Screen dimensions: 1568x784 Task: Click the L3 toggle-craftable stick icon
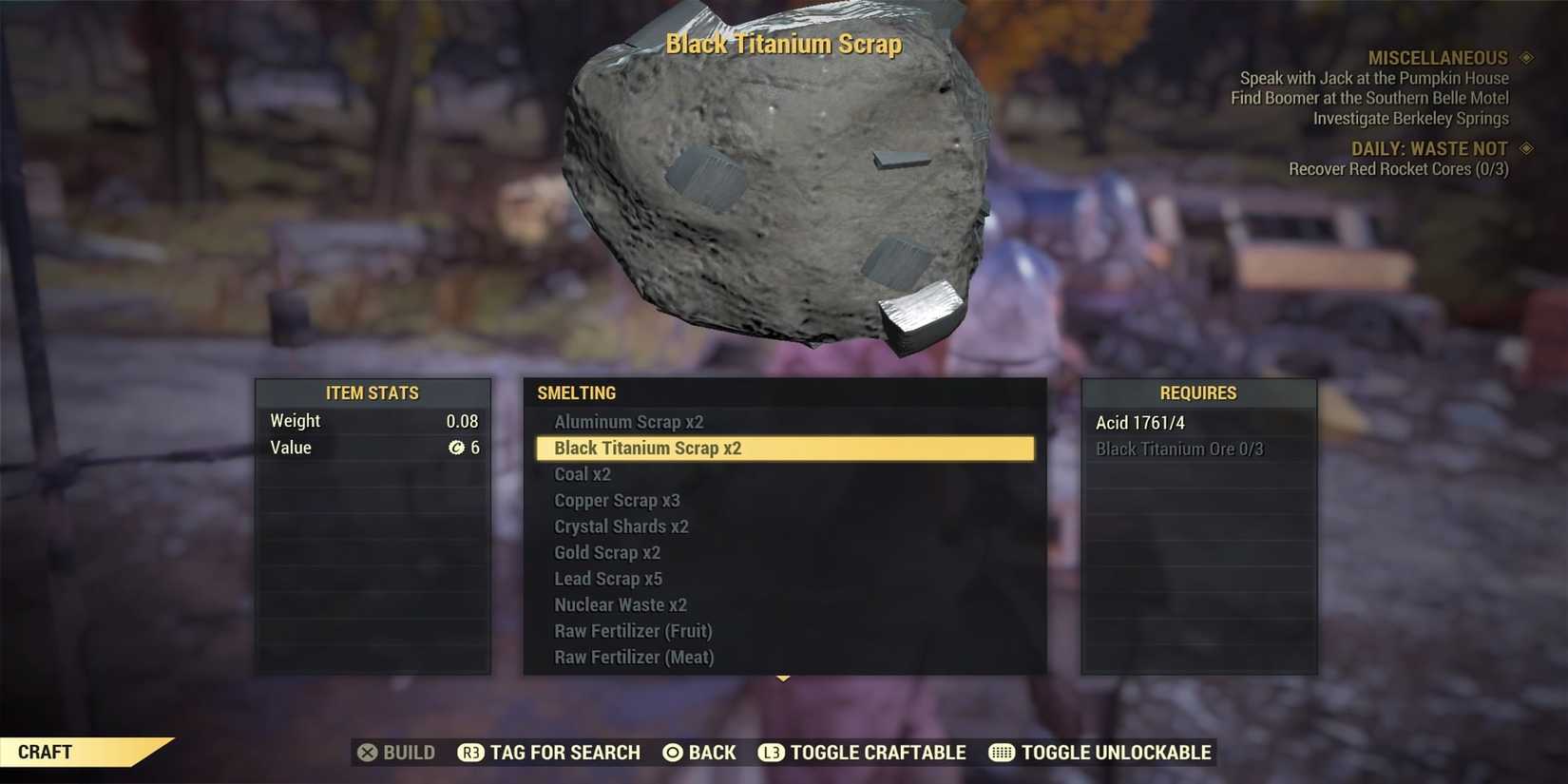771,752
